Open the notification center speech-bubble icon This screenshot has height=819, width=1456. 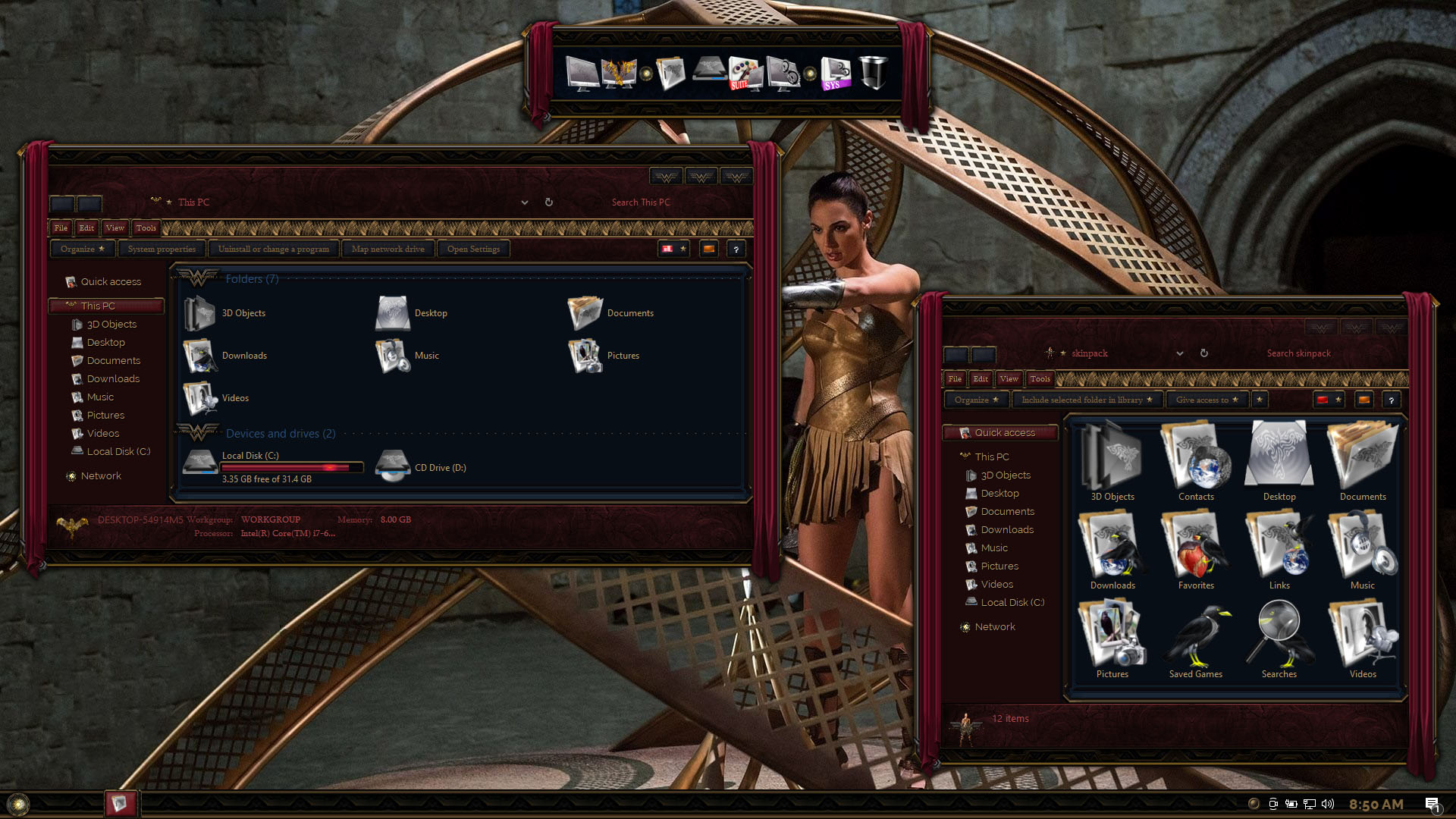(x=1432, y=804)
